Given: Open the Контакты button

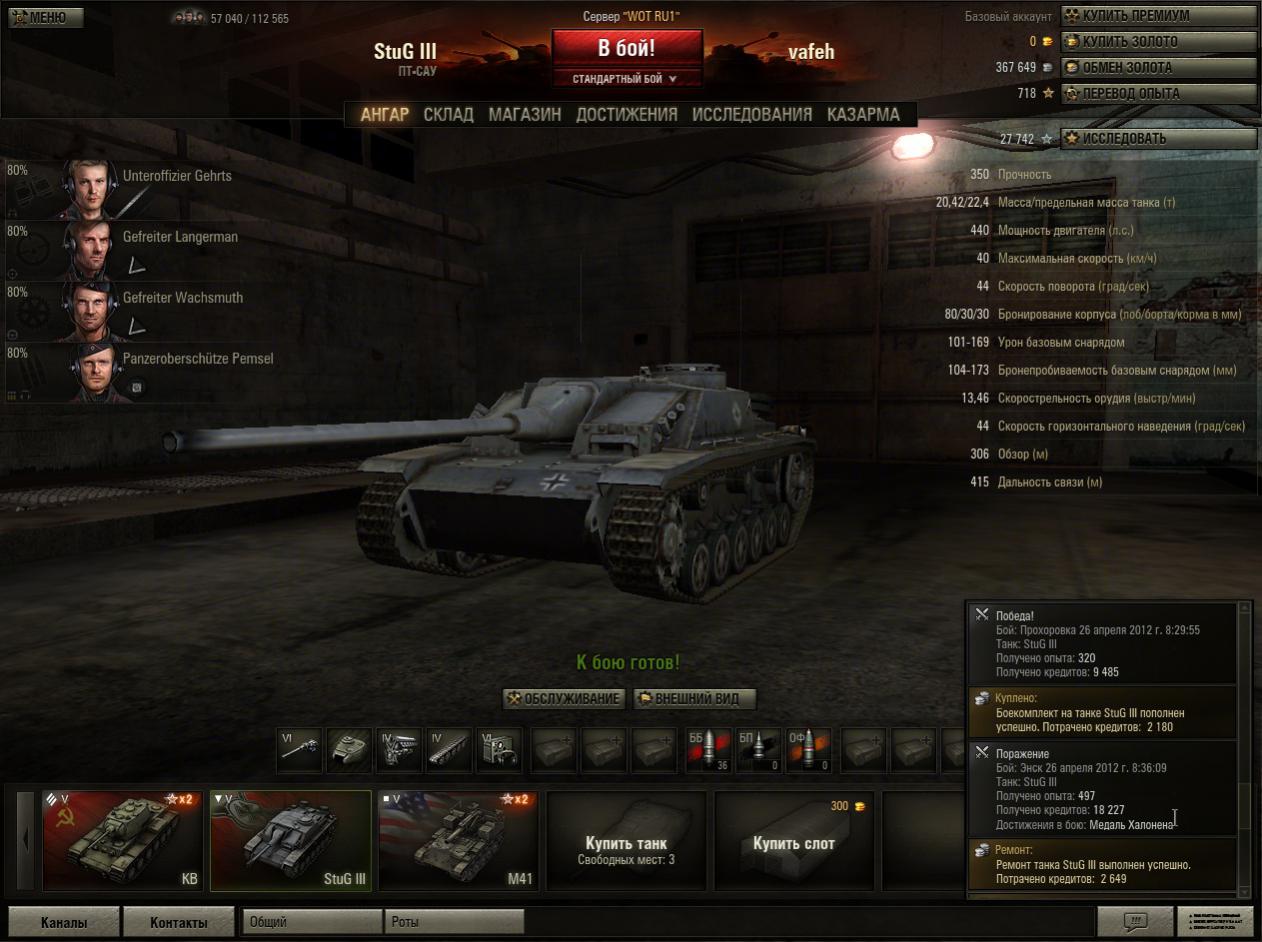Looking at the screenshot, I should coord(179,922).
